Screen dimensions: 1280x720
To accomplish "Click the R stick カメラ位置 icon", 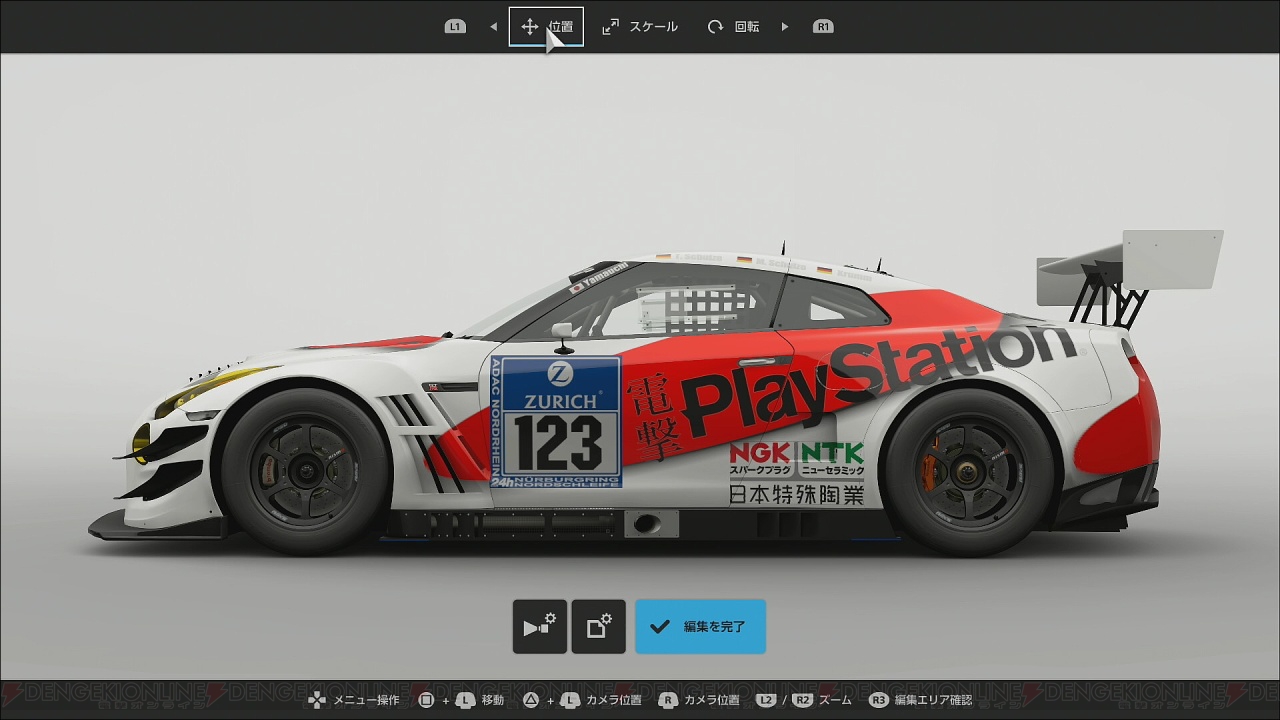I will pos(667,701).
